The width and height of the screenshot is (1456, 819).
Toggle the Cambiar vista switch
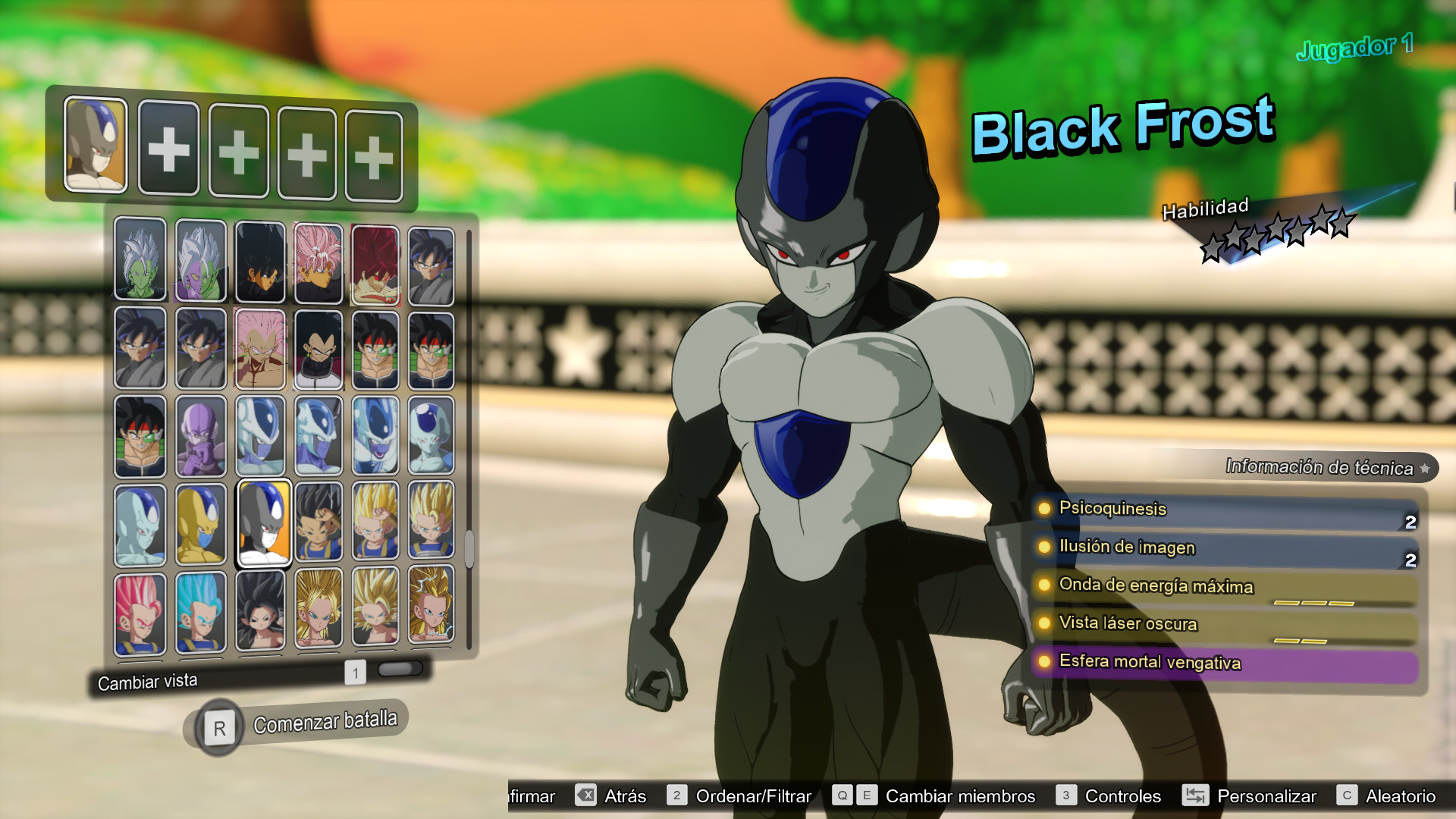(x=400, y=669)
